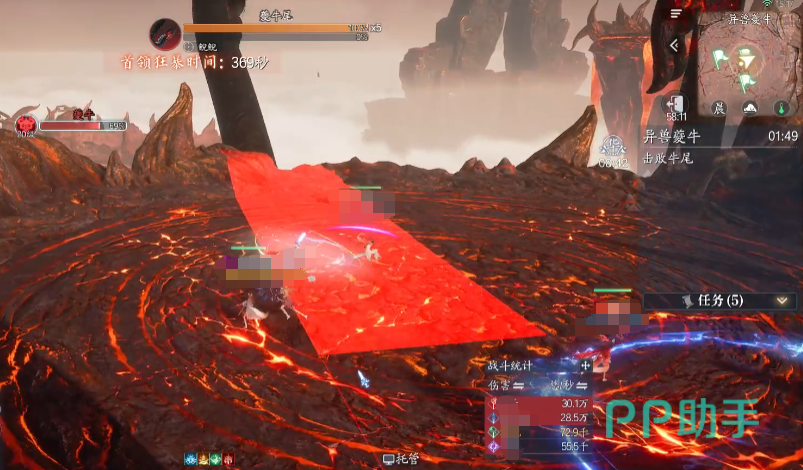Collapse the minimap with the double-arrow button
The height and width of the screenshot is (470, 803).
pyautogui.click(x=674, y=45)
